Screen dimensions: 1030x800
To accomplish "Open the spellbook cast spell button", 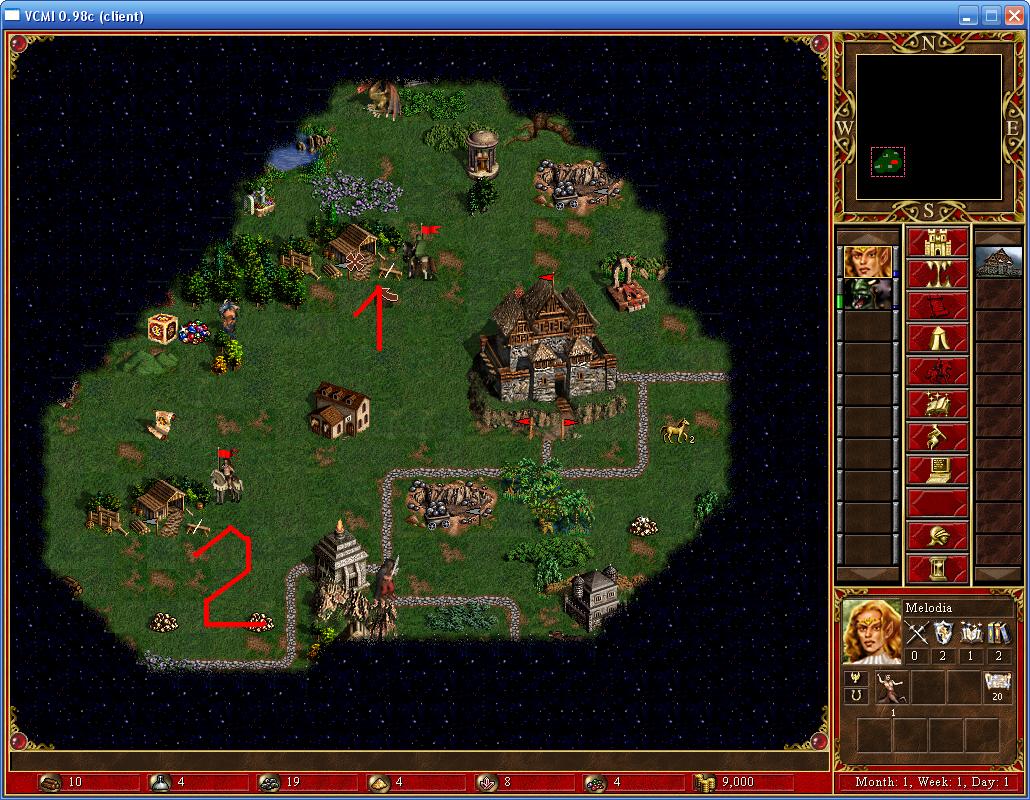I will (x=937, y=404).
